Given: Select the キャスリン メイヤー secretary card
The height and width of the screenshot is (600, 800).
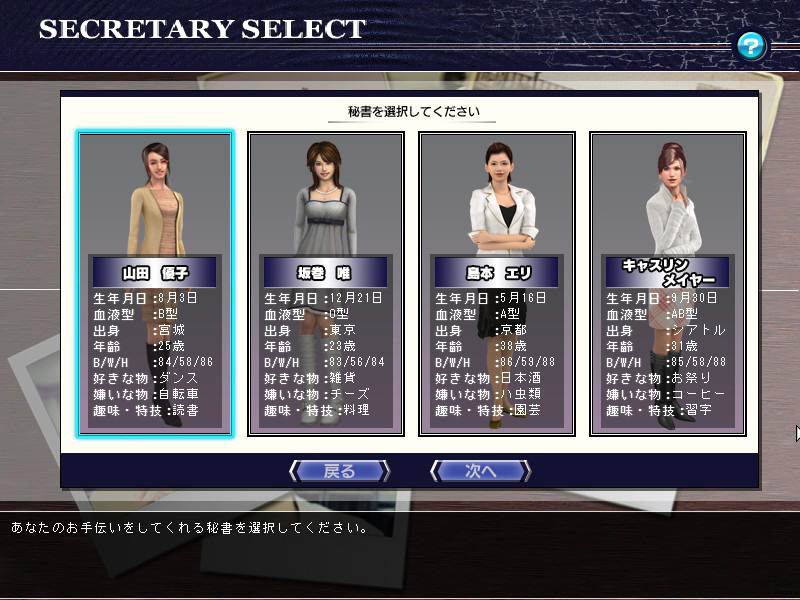Looking at the screenshot, I should [x=667, y=284].
